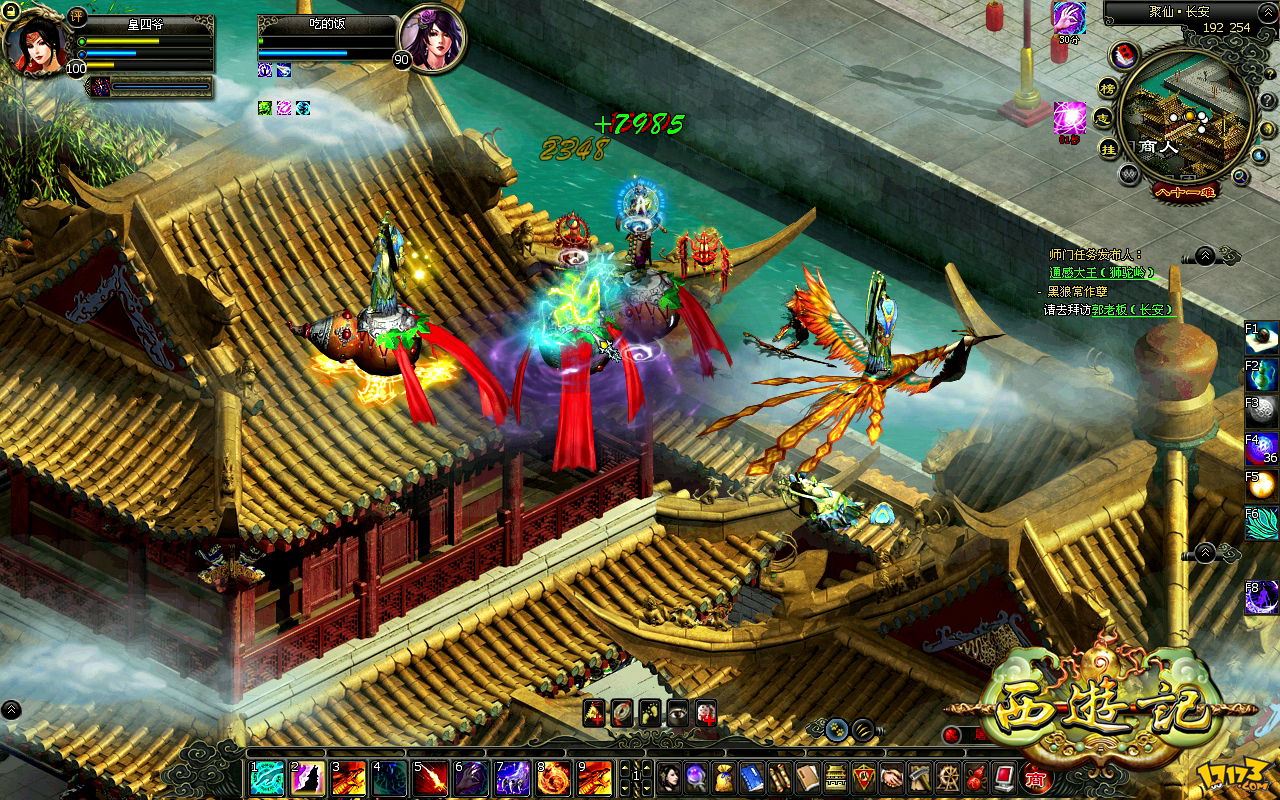The height and width of the screenshot is (800, 1280).
Task: Click the 挂 auto-play button
Action: click(x=1108, y=148)
